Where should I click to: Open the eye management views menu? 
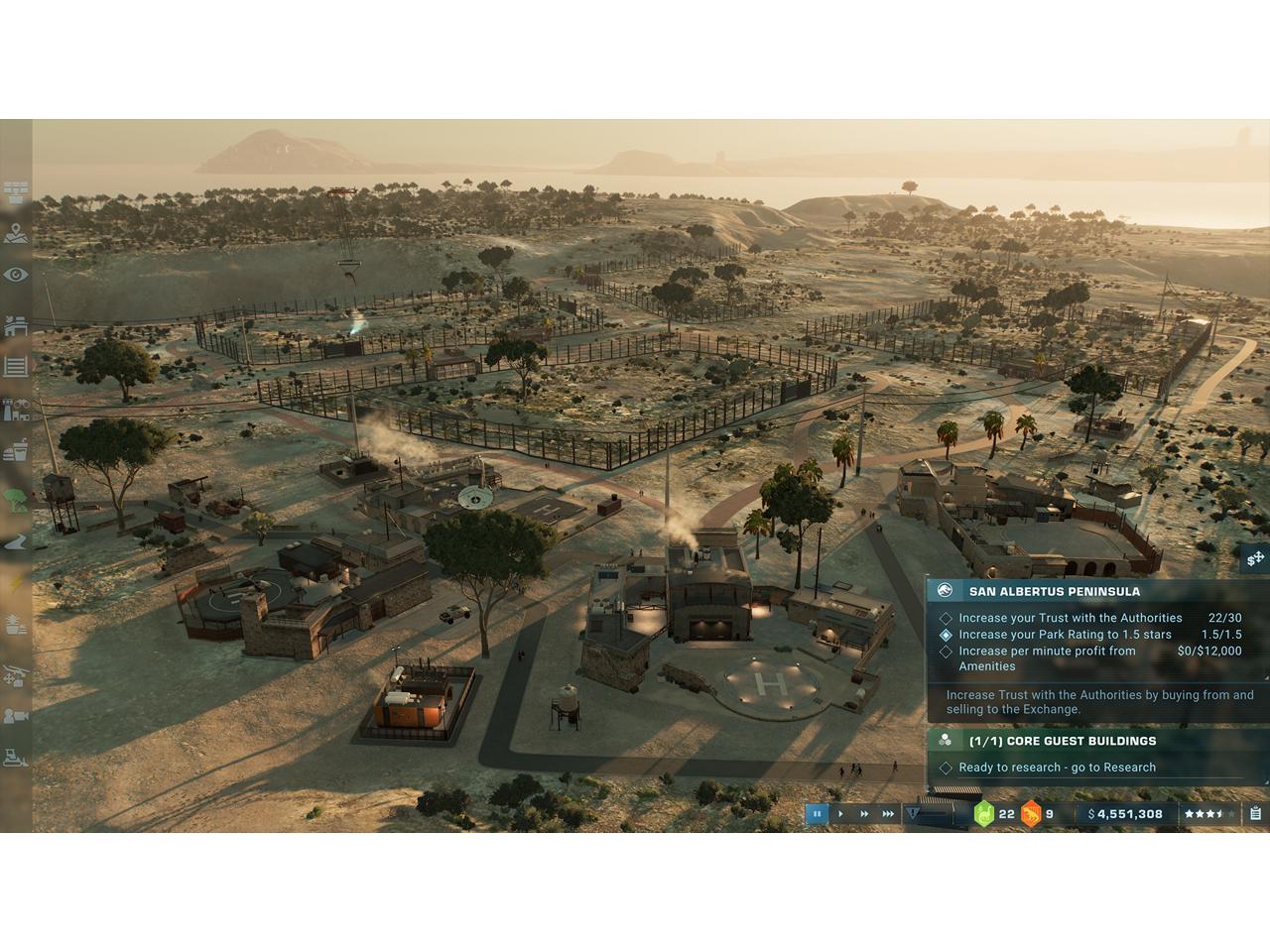(x=15, y=275)
